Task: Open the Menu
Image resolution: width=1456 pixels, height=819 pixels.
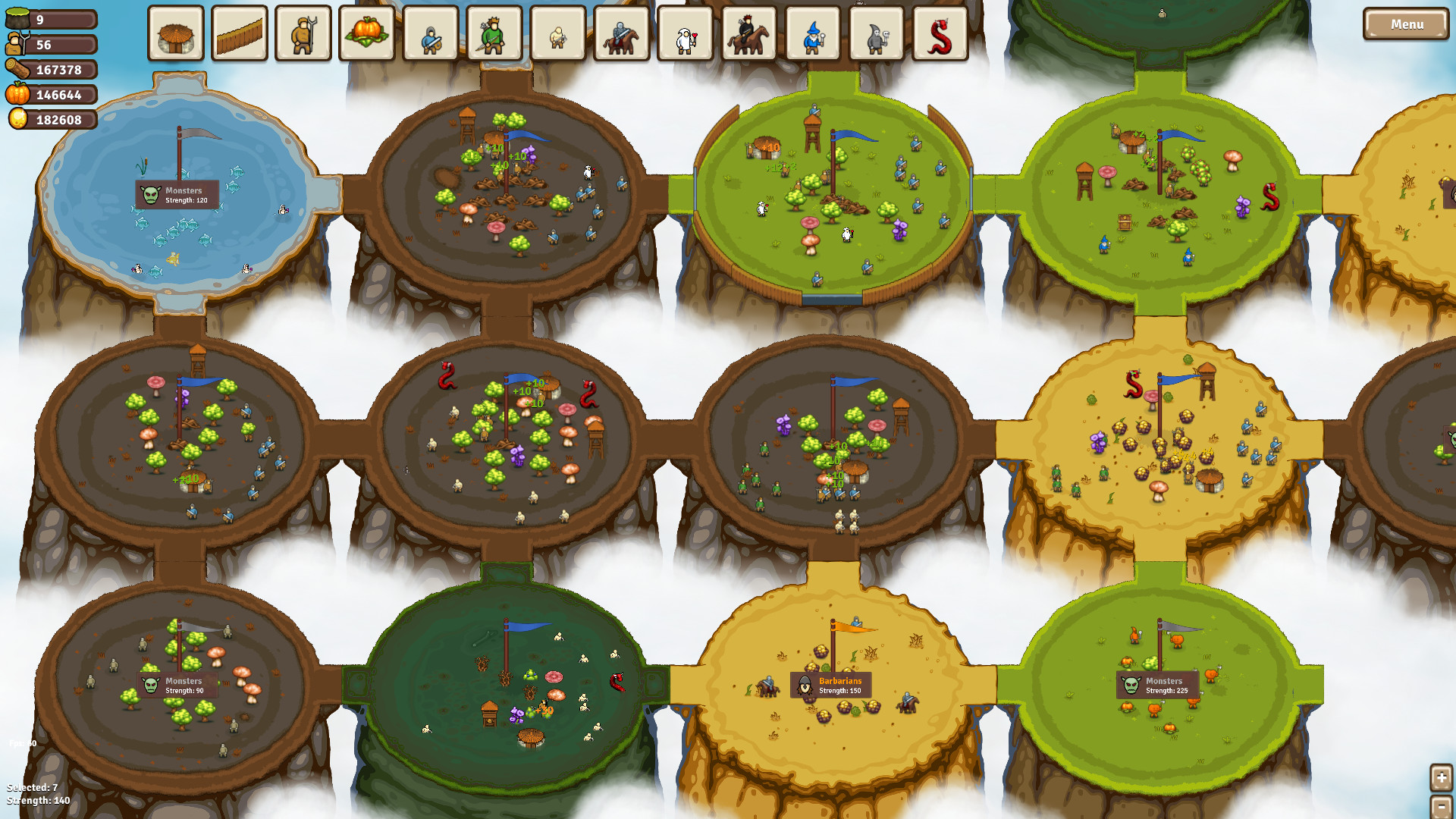Action: tap(1407, 24)
